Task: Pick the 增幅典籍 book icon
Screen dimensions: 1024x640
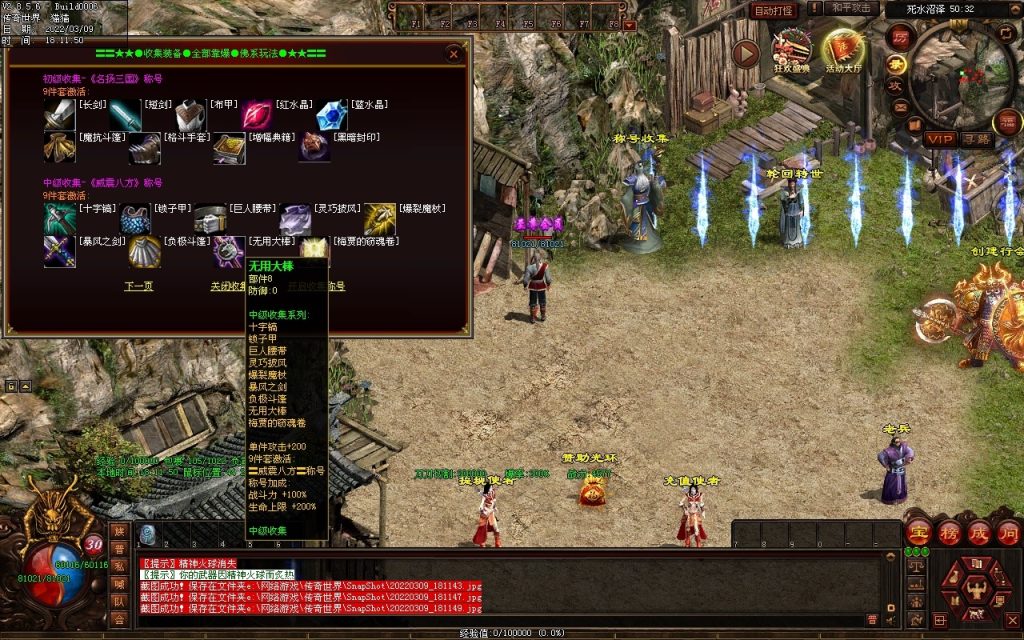Action: point(229,148)
